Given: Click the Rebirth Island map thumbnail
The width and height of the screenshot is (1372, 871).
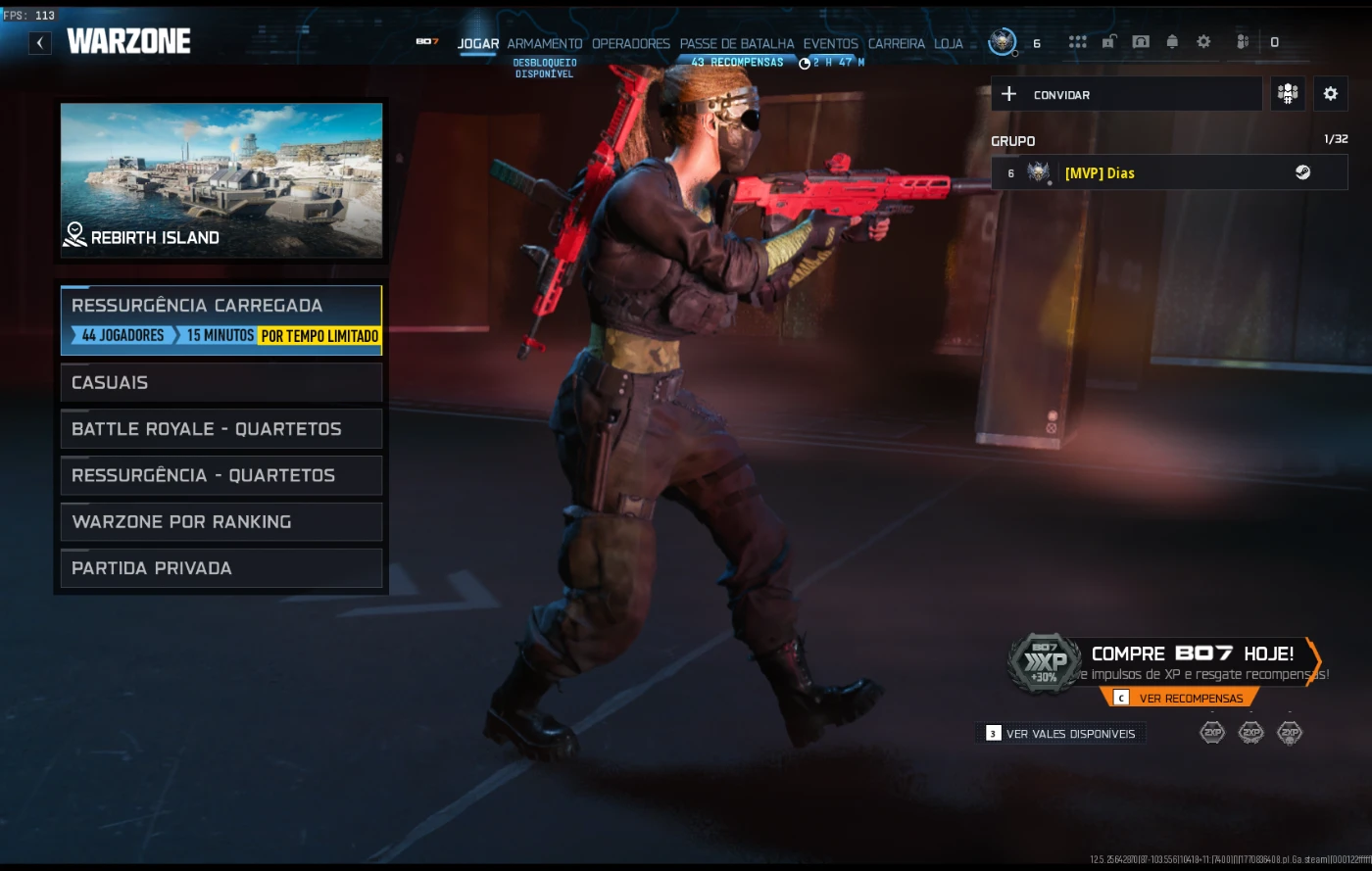Looking at the screenshot, I should pos(221,180).
